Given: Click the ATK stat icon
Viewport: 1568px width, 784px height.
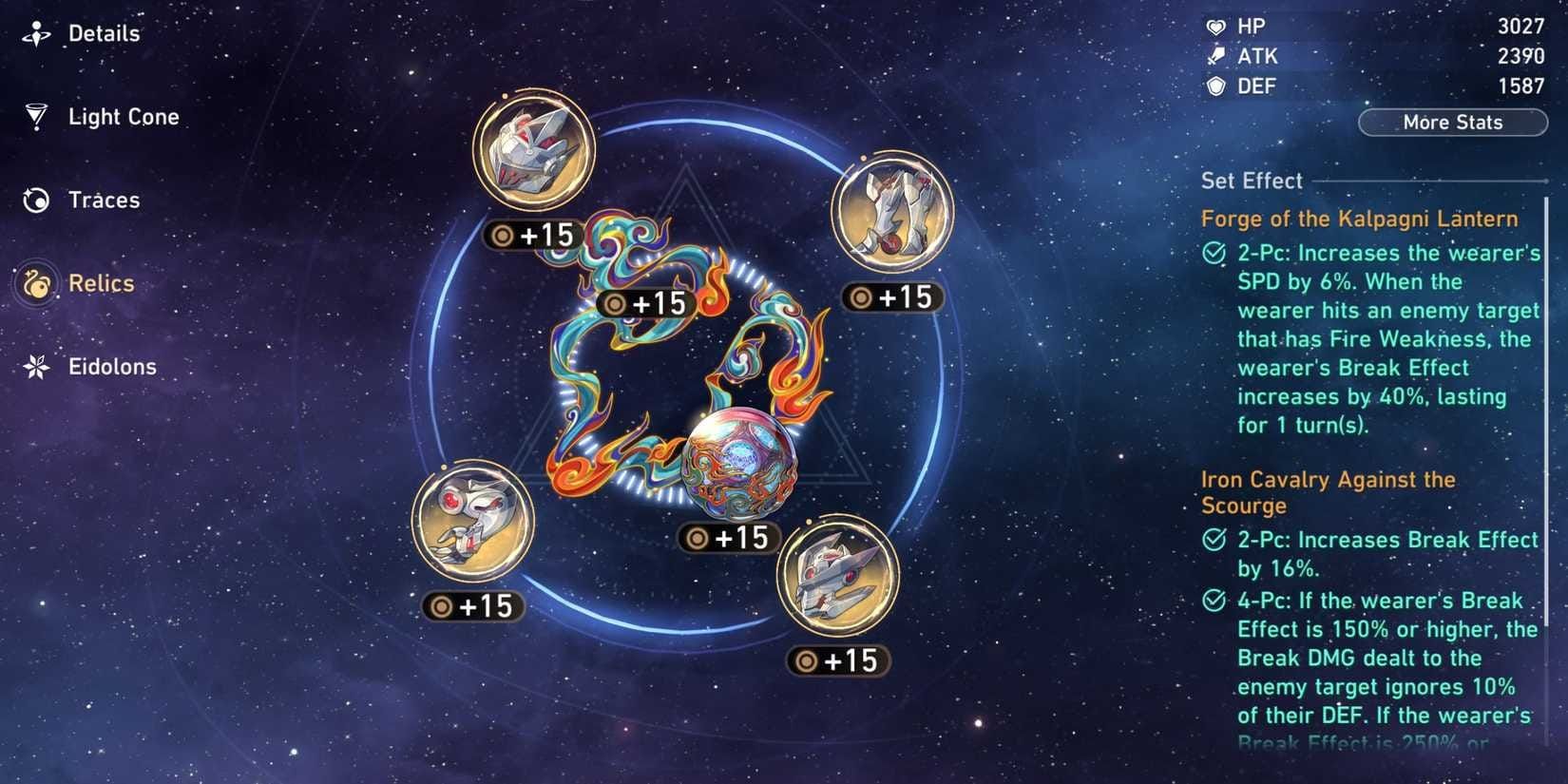Looking at the screenshot, I should (1215, 56).
